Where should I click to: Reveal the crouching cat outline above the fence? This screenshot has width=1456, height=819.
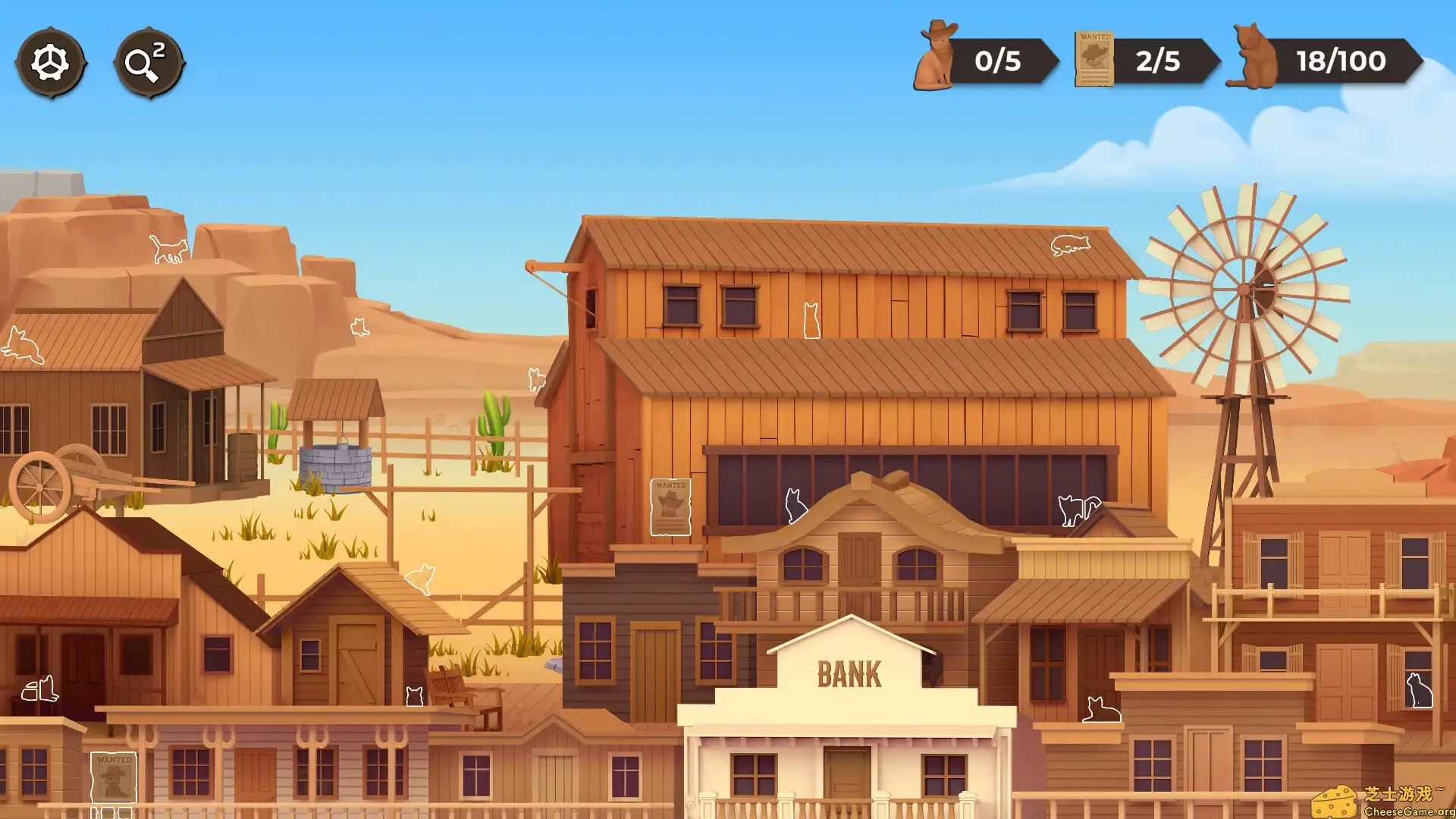pyautogui.click(x=421, y=578)
